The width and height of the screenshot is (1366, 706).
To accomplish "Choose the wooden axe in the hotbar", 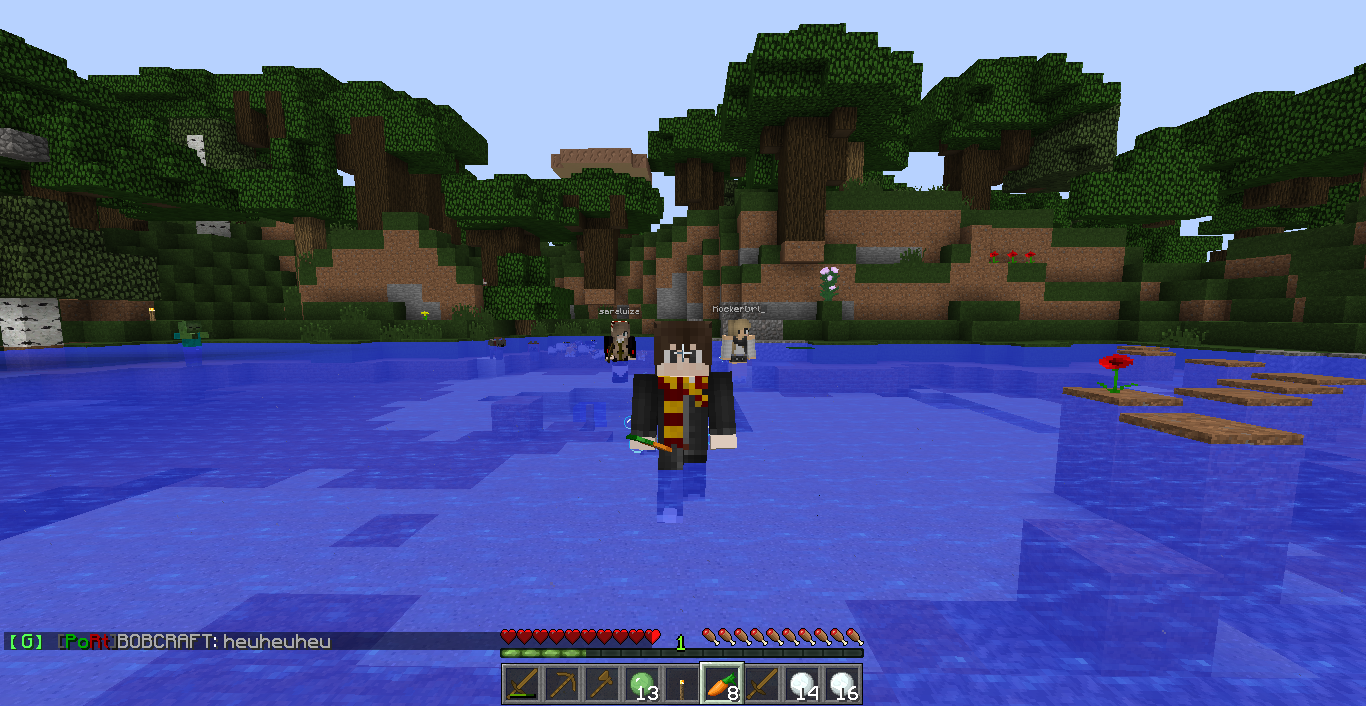I will pyautogui.click(x=602, y=684).
